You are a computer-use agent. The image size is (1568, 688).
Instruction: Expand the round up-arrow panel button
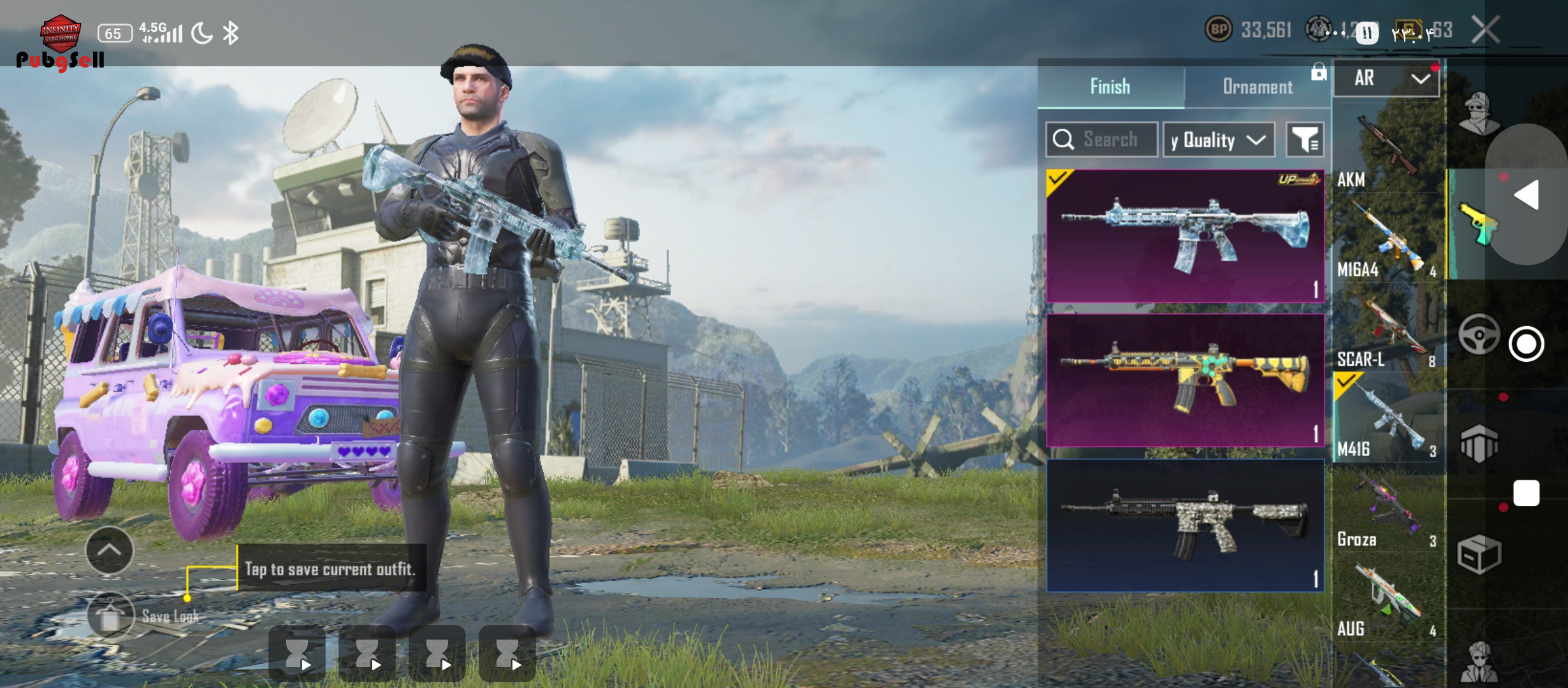pos(109,550)
